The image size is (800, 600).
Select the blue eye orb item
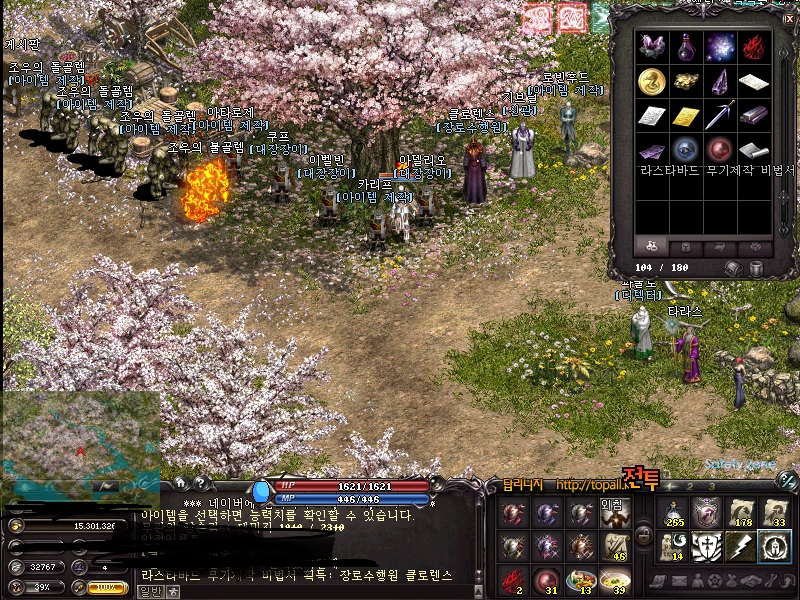pyautogui.click(x=685, y=150)
